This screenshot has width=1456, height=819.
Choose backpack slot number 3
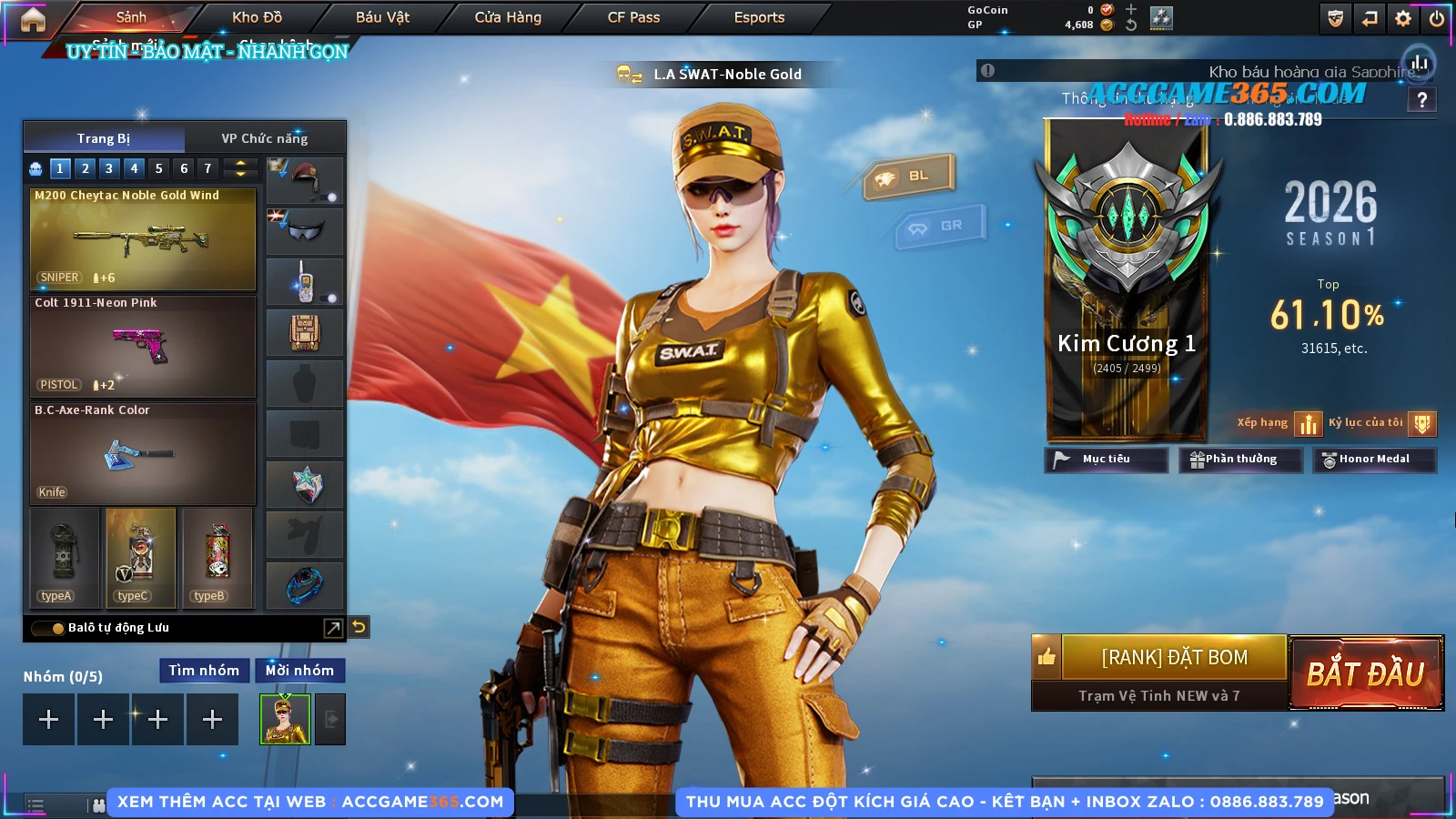click(x=109, y=168)
